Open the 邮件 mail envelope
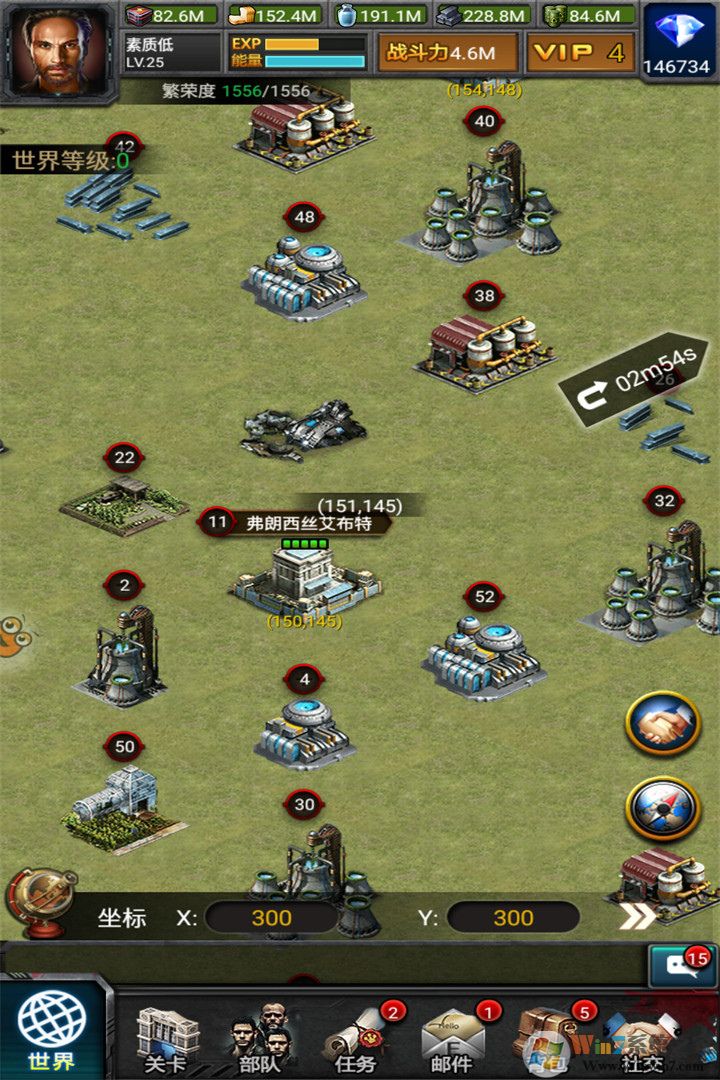720x1080 pixels. coord(452,1038)
